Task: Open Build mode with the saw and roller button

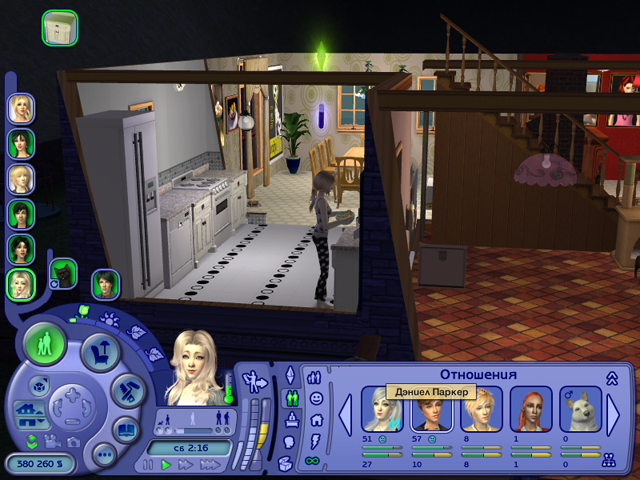Action: tap(127, 392)
